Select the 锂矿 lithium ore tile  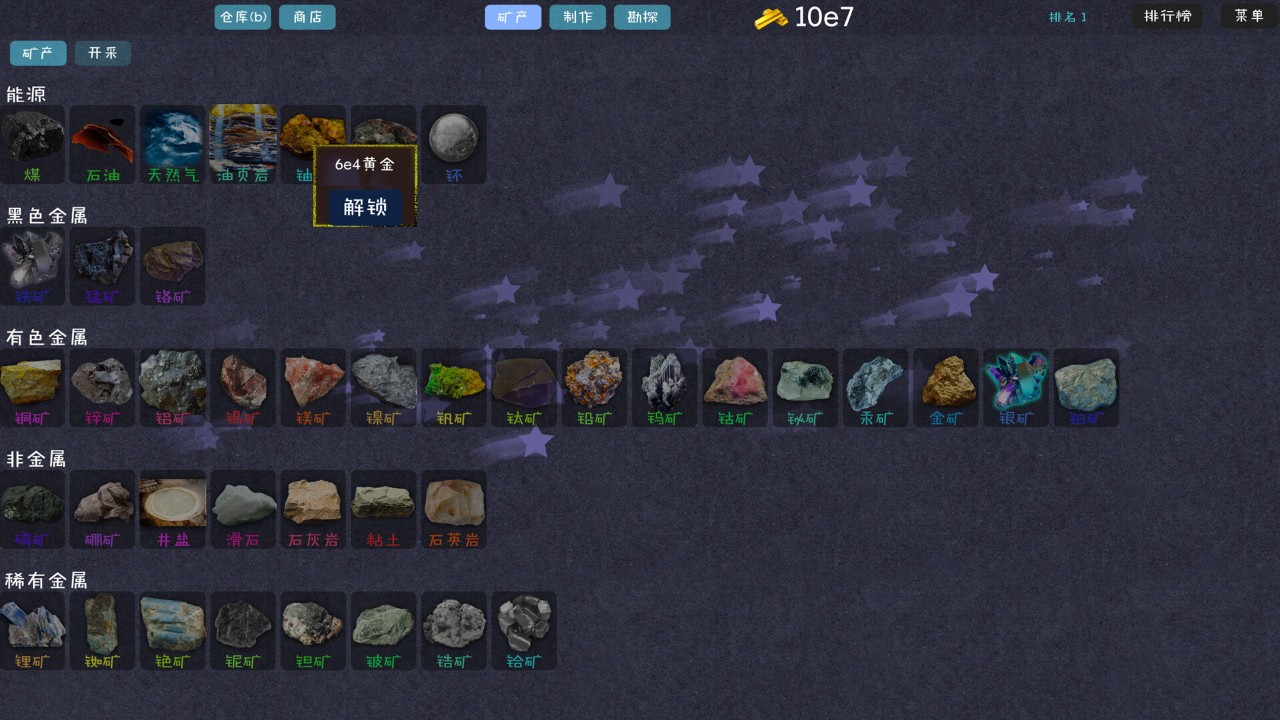click(33, 631)
